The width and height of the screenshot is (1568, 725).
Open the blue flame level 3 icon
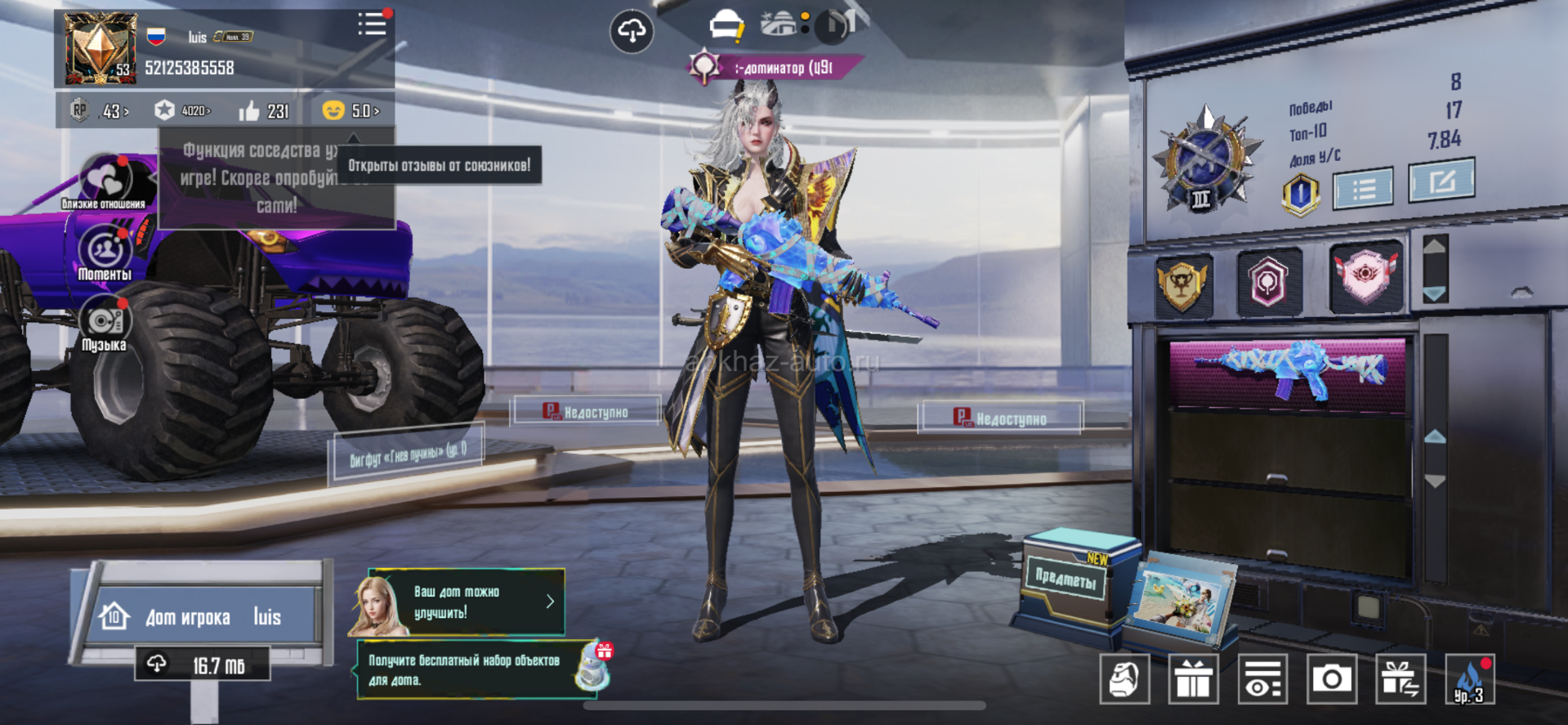point(1469,678)
